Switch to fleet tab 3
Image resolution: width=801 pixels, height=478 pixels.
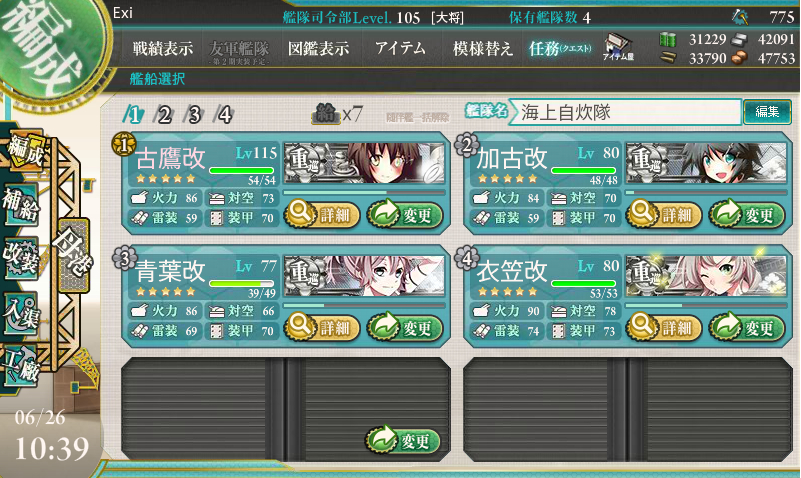[x=194, y=114]
